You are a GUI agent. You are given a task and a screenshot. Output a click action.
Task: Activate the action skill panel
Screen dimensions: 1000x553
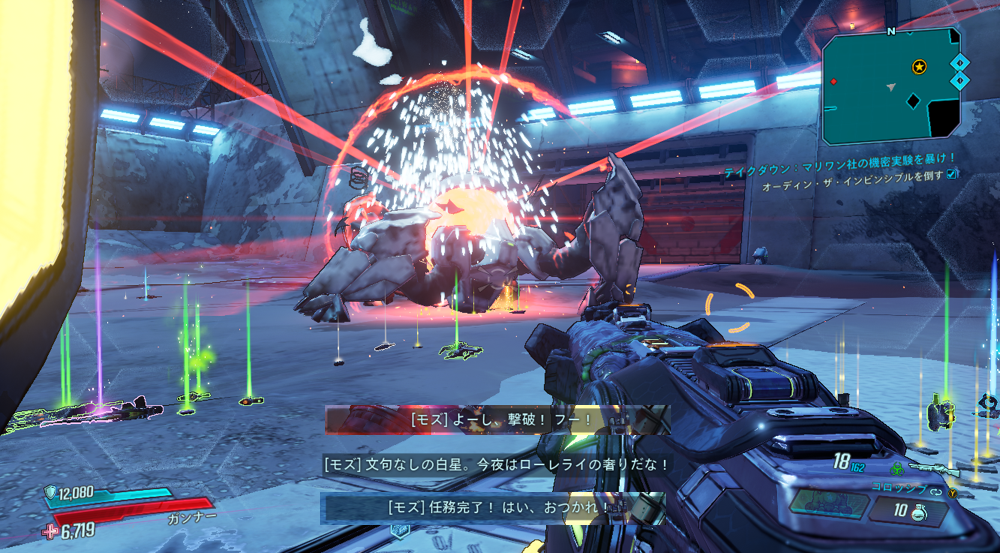(829, 503)
